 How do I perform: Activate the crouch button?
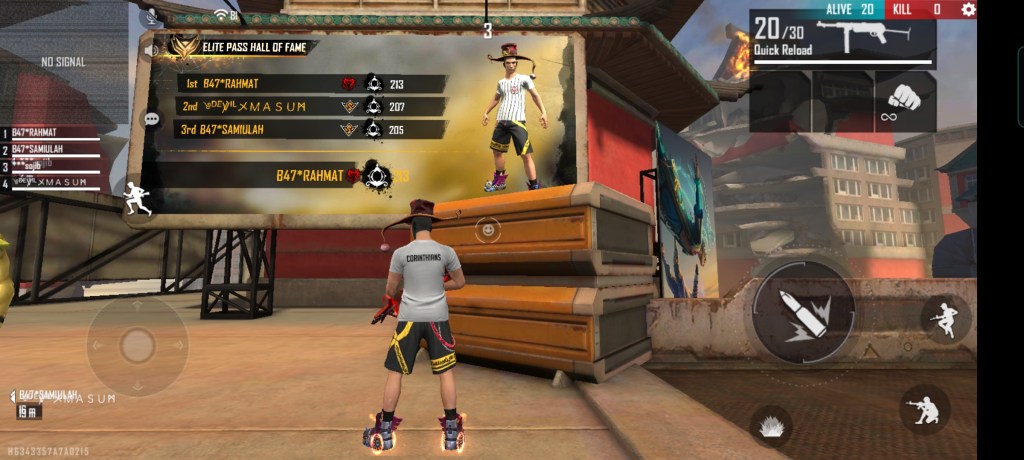click(924, 409)
